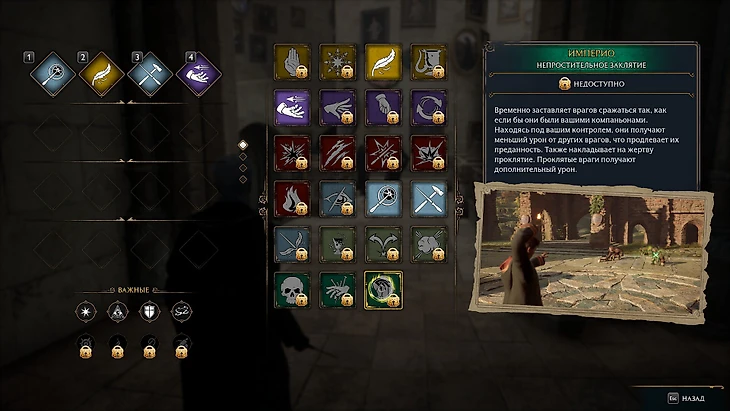Click equipped spell slot 3 with Reparo
This screenshot has width=730, height=411.
pos(148,74)
